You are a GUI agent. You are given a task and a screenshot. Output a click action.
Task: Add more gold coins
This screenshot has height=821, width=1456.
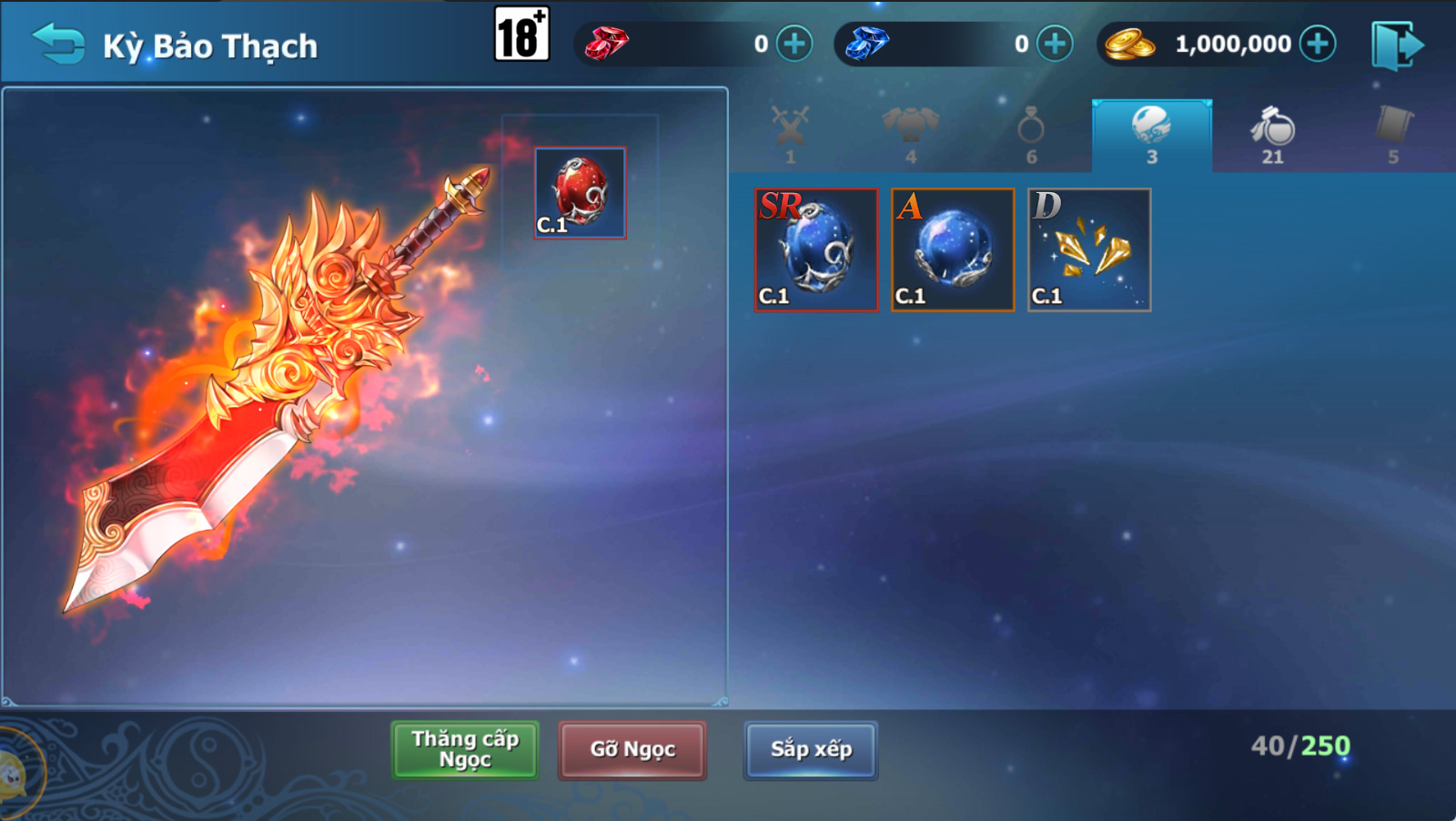[1318, 44]
